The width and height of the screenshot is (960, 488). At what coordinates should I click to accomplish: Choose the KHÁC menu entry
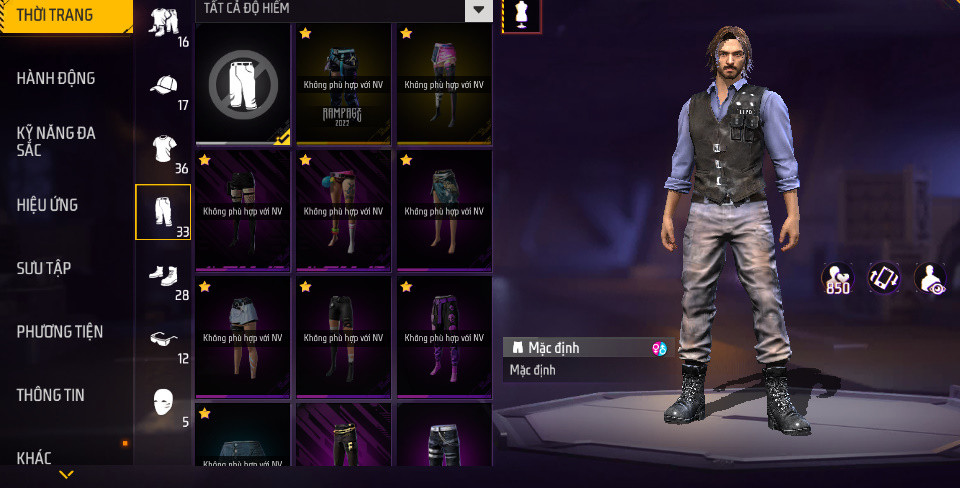35,458
